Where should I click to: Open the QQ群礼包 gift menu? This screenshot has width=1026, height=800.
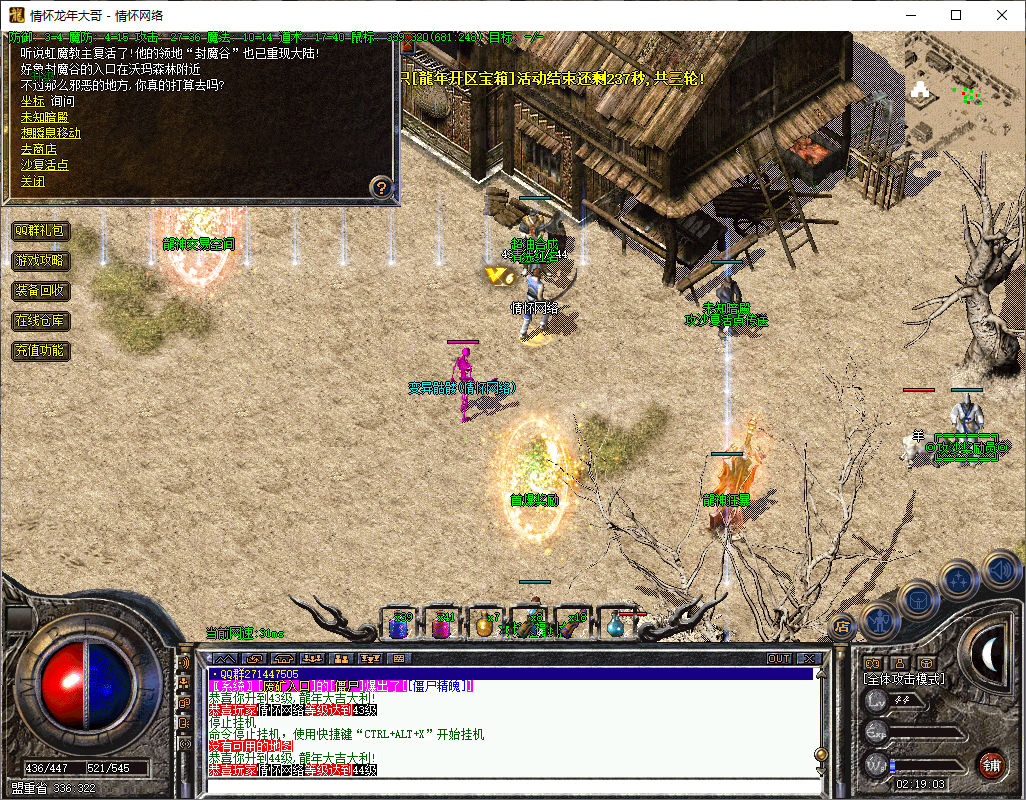[40, 231]
